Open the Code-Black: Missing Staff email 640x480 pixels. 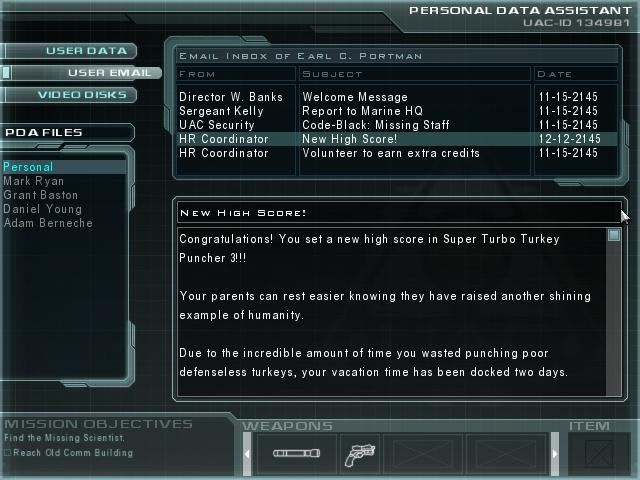pos(375,125)
